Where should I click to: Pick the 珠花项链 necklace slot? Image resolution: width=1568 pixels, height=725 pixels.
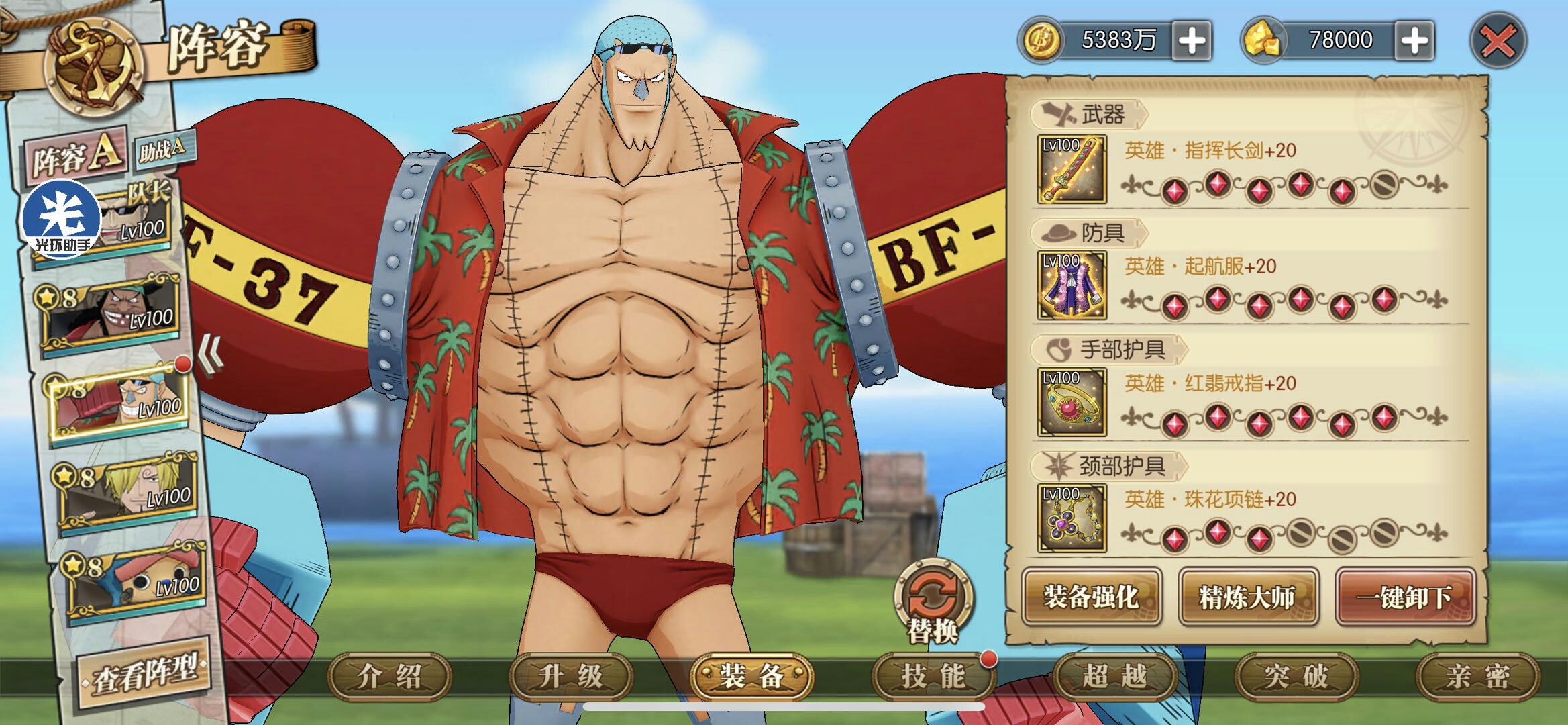[1072, 518]
